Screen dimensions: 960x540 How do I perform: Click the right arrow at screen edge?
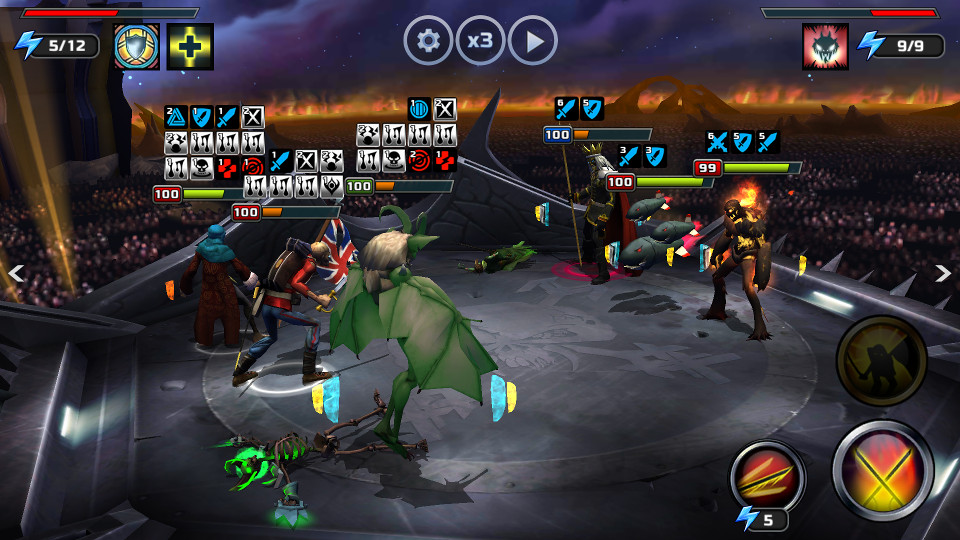[942, 273]
